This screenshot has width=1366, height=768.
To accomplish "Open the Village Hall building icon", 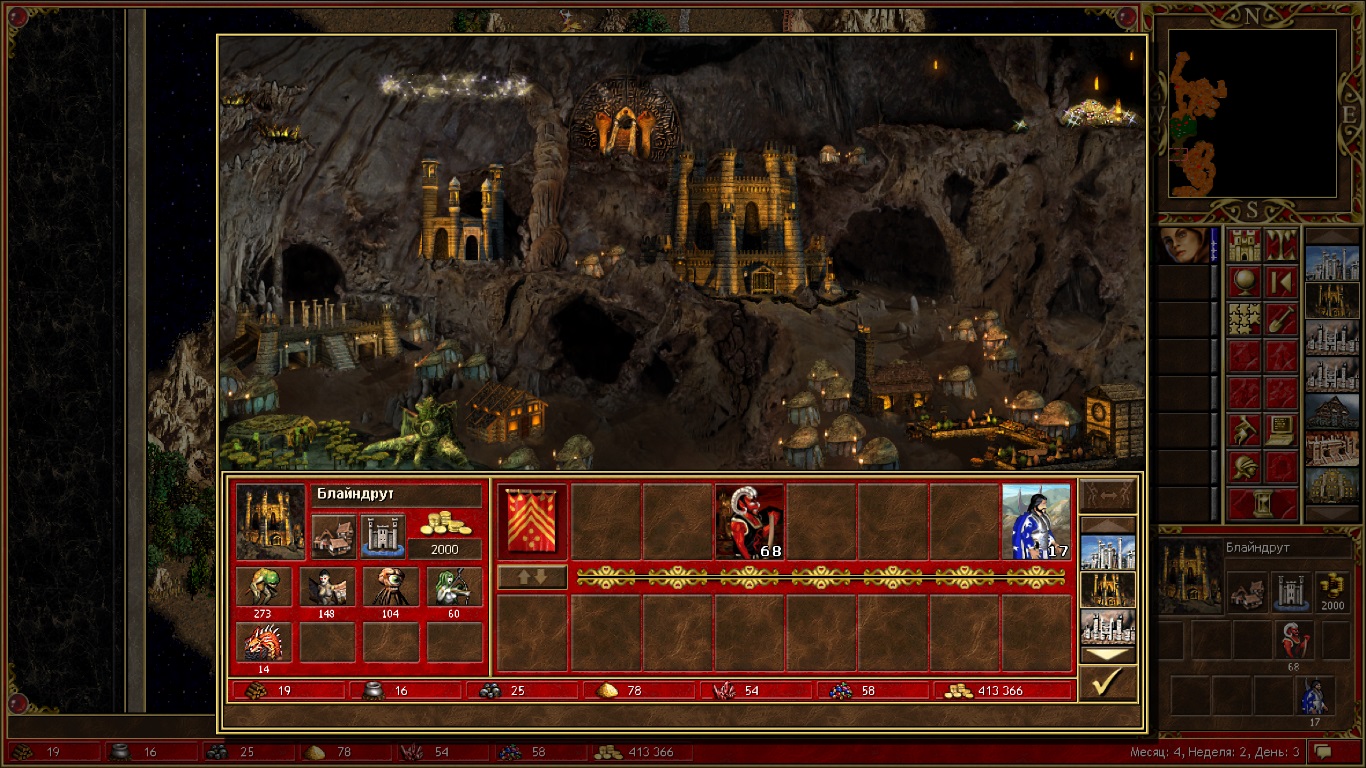I will [333, 537].
